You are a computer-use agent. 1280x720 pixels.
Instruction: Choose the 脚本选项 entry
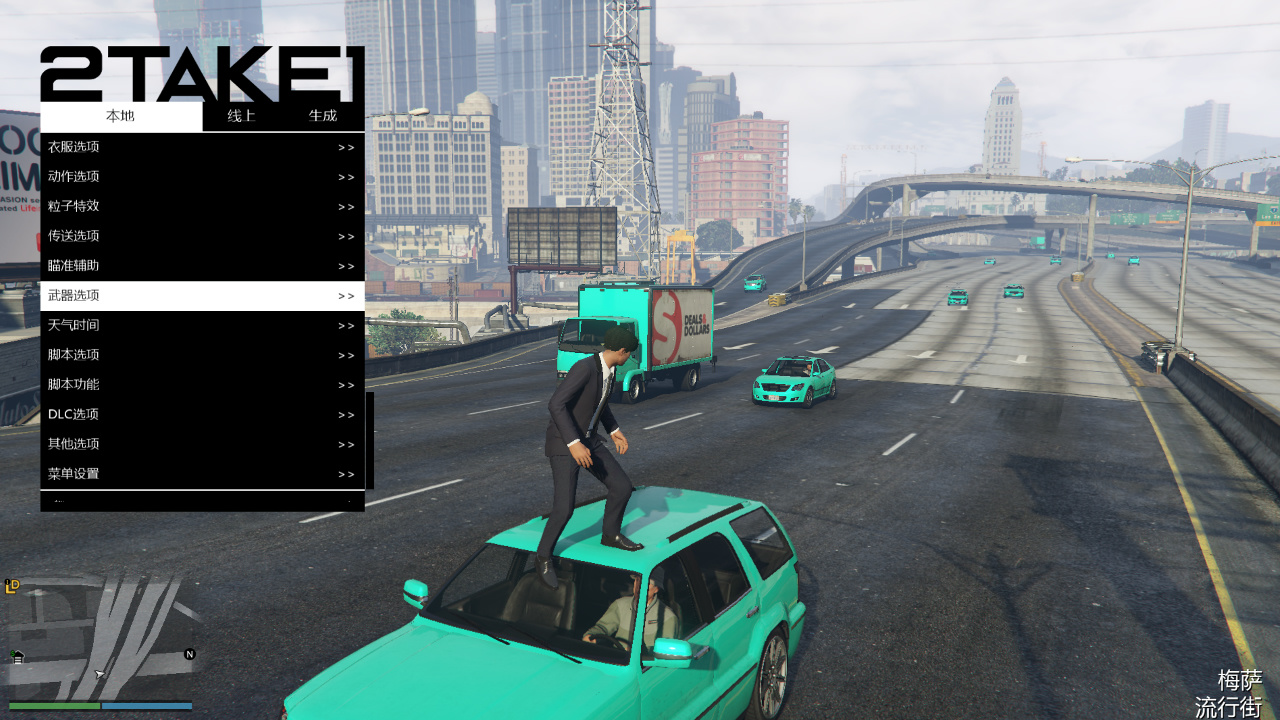(202, 355)
